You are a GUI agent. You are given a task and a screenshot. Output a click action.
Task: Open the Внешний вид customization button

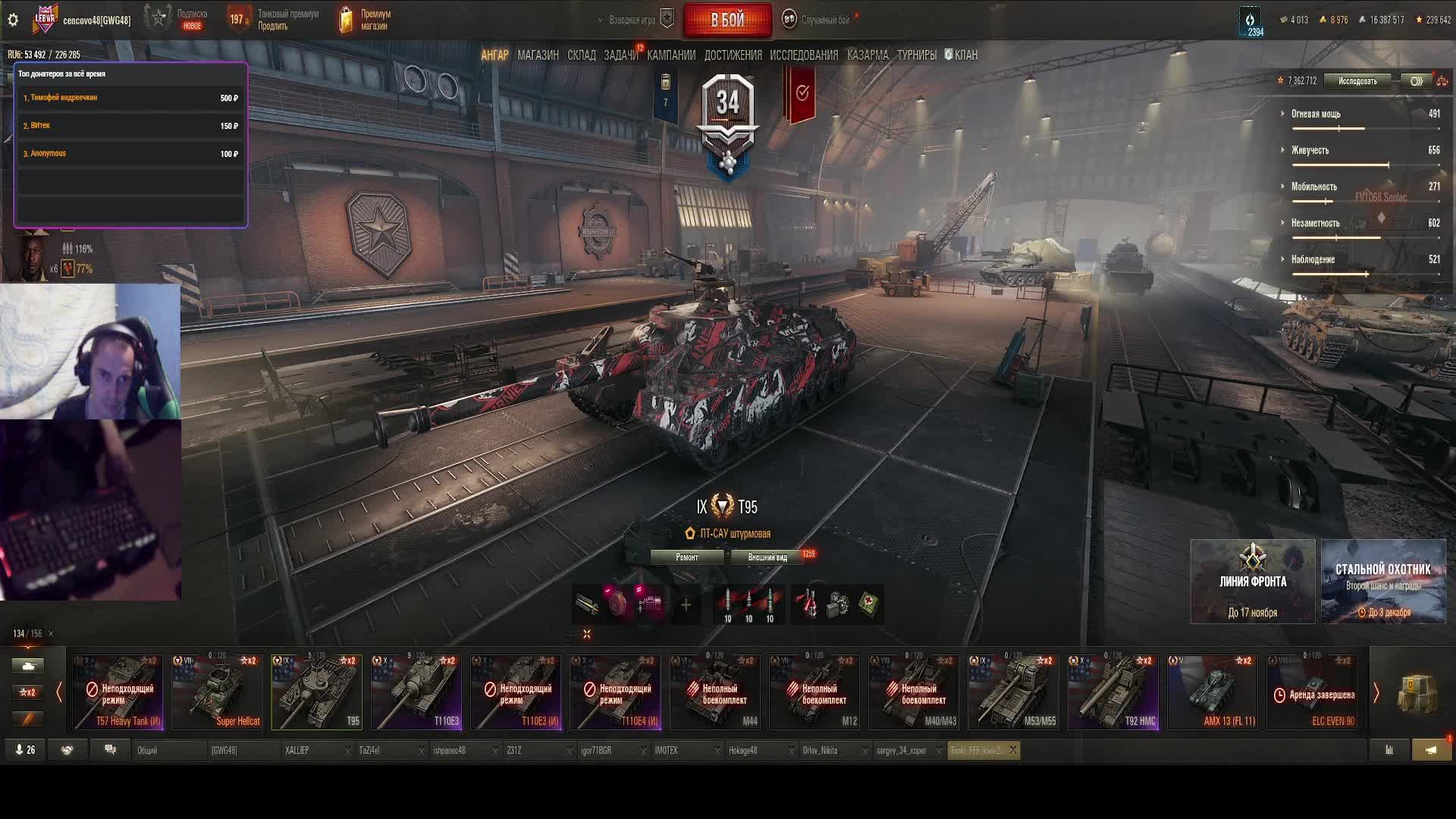[x=767, y=557]
